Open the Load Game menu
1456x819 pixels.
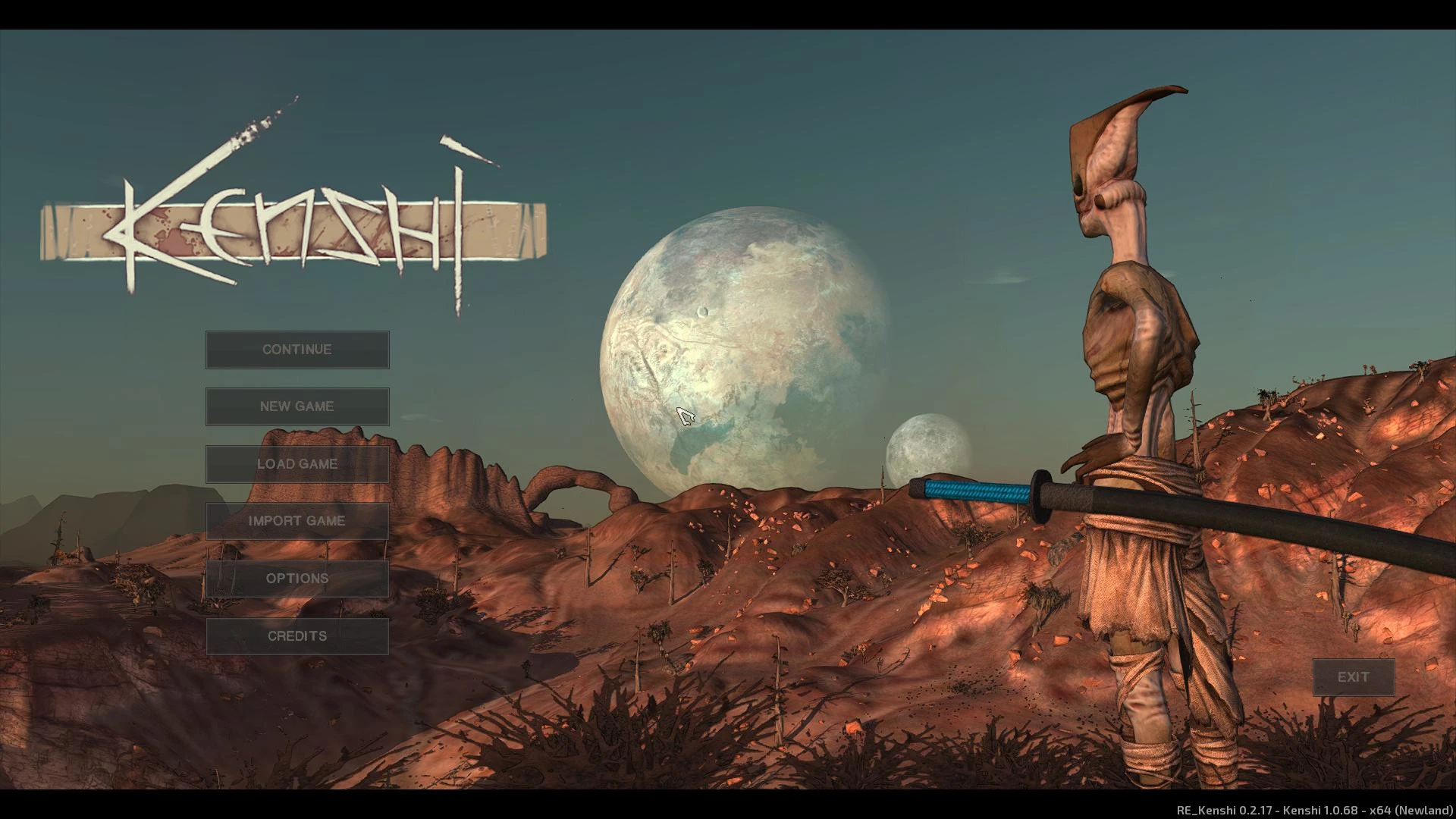coord(297,464)
